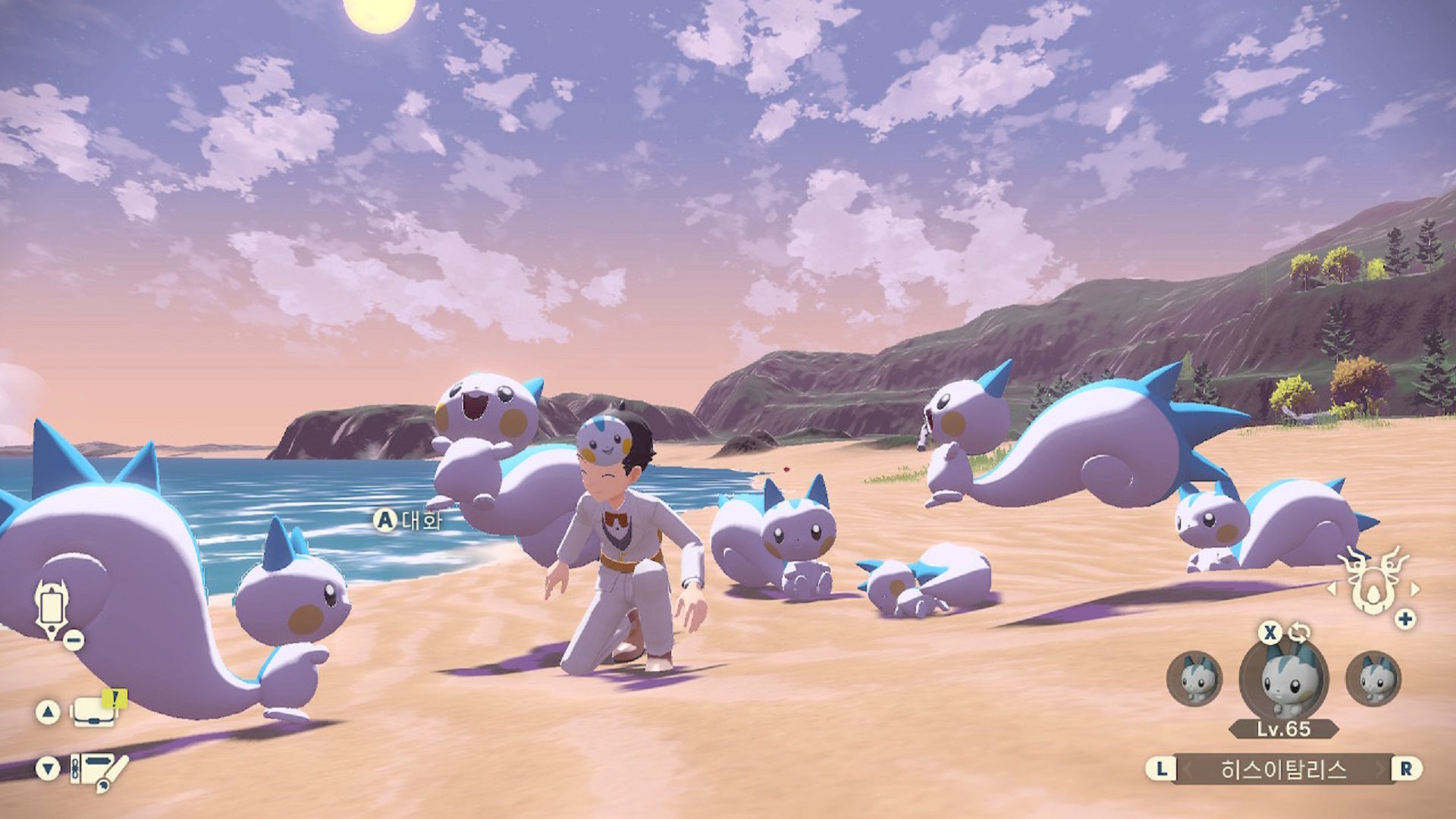Open the crafting menu with the down arrow
The width and height of the screenshot is (1456, 819).
pyautogui.click(x=48, y=768)
